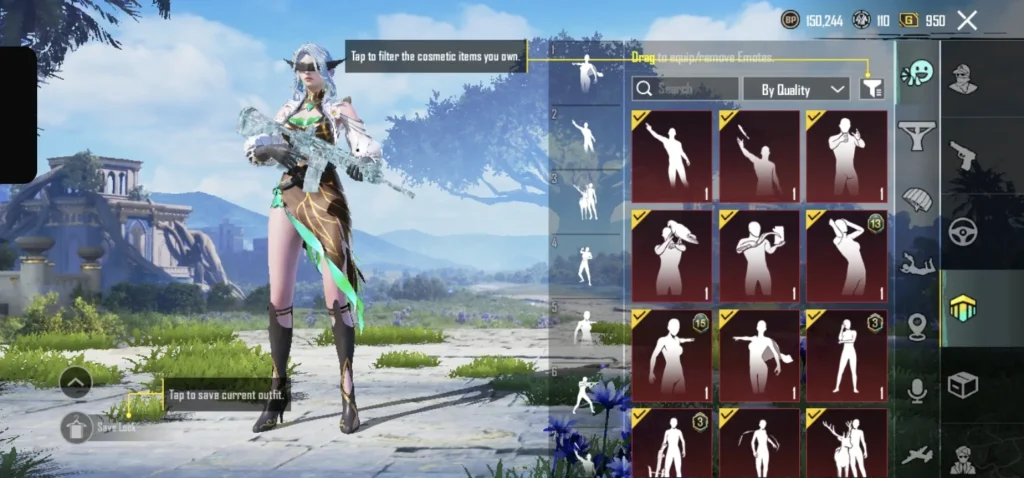Click the emote Search field

(686, 89)
